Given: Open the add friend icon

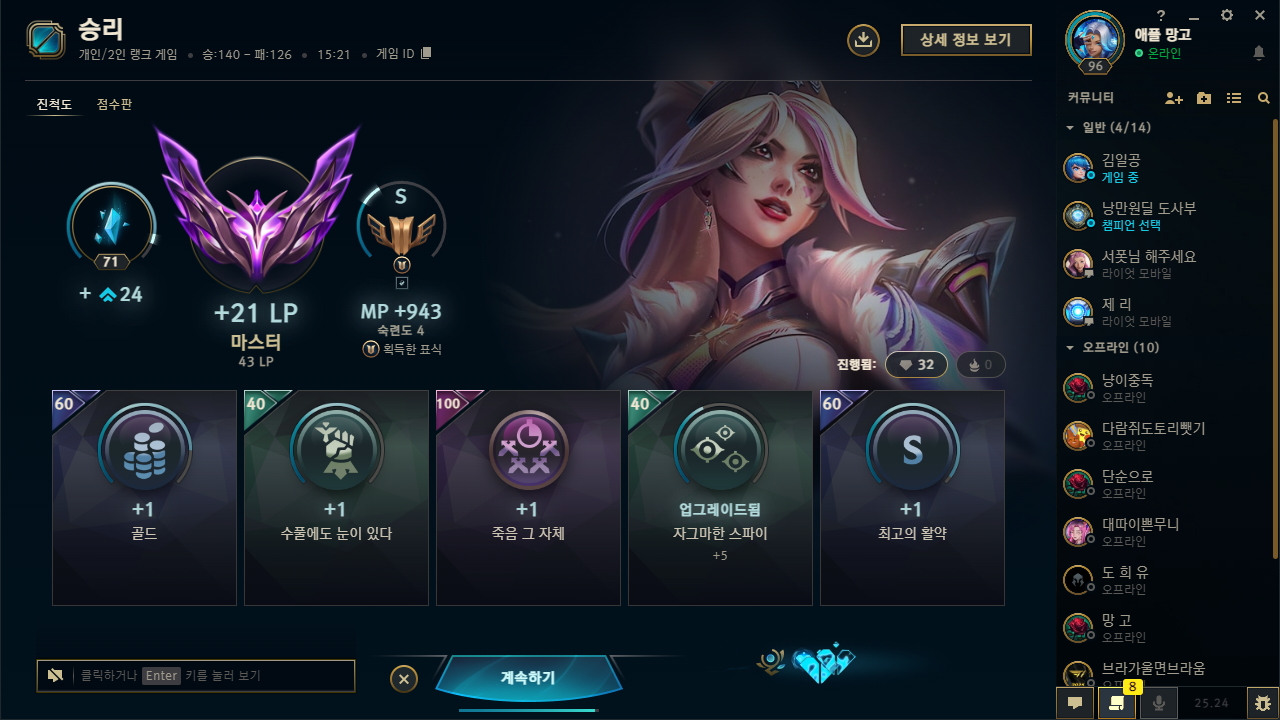Looking at the screenshot, I should click(x=1174, y=98).
